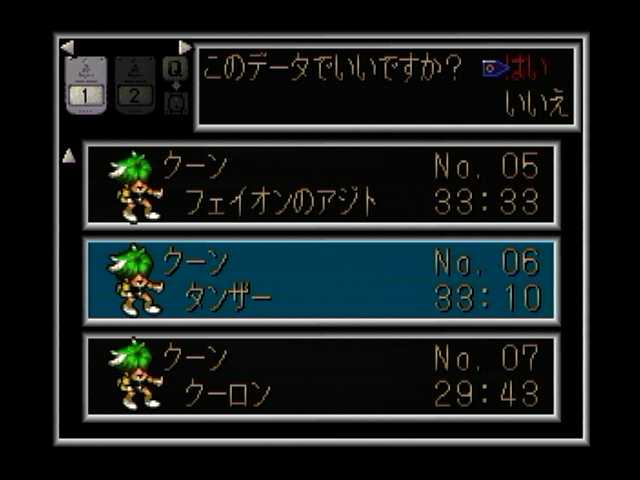Select the Q quick-save icon
Viewport: 640px width, 480px height.
[x=175, y=69]
